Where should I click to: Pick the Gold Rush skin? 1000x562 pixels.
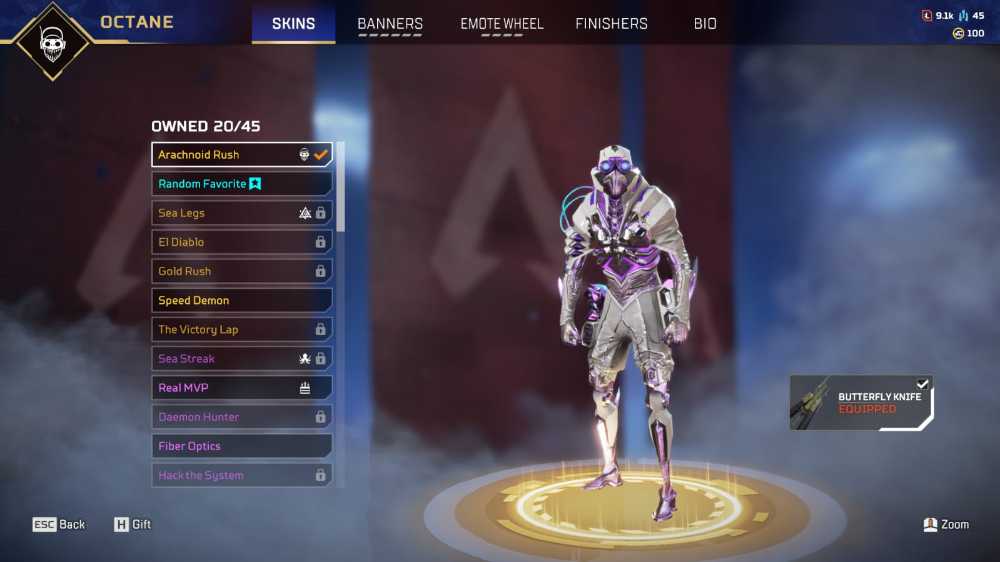241,271
